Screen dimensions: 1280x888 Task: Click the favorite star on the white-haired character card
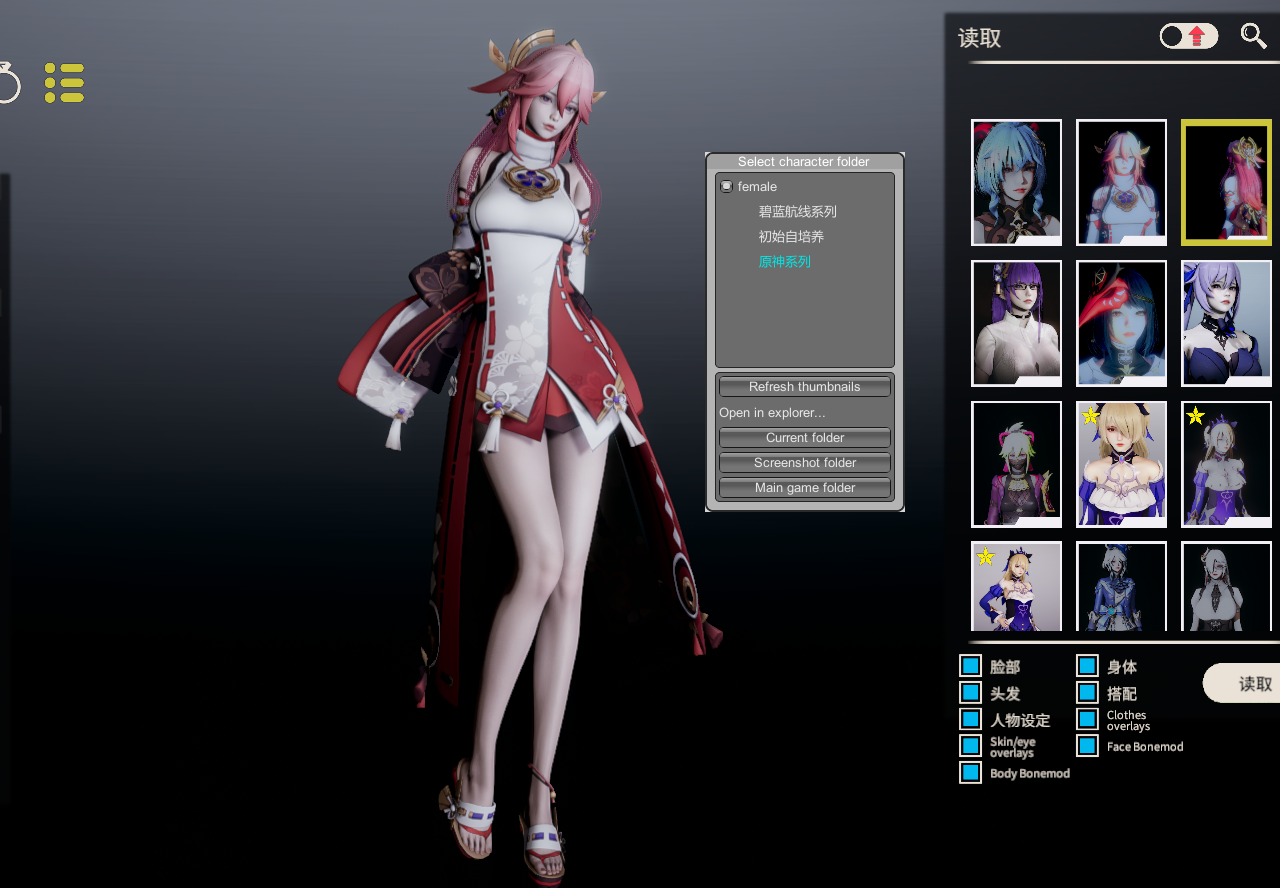pos(1194,416)
